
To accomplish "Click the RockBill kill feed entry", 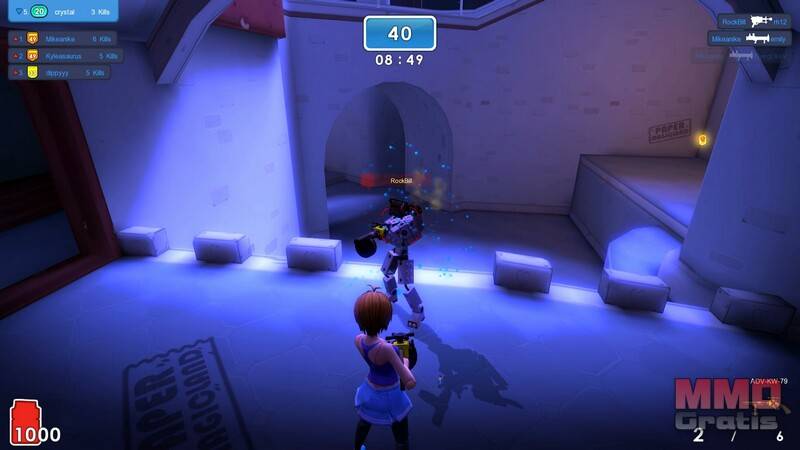I will (x=756, y=20).
